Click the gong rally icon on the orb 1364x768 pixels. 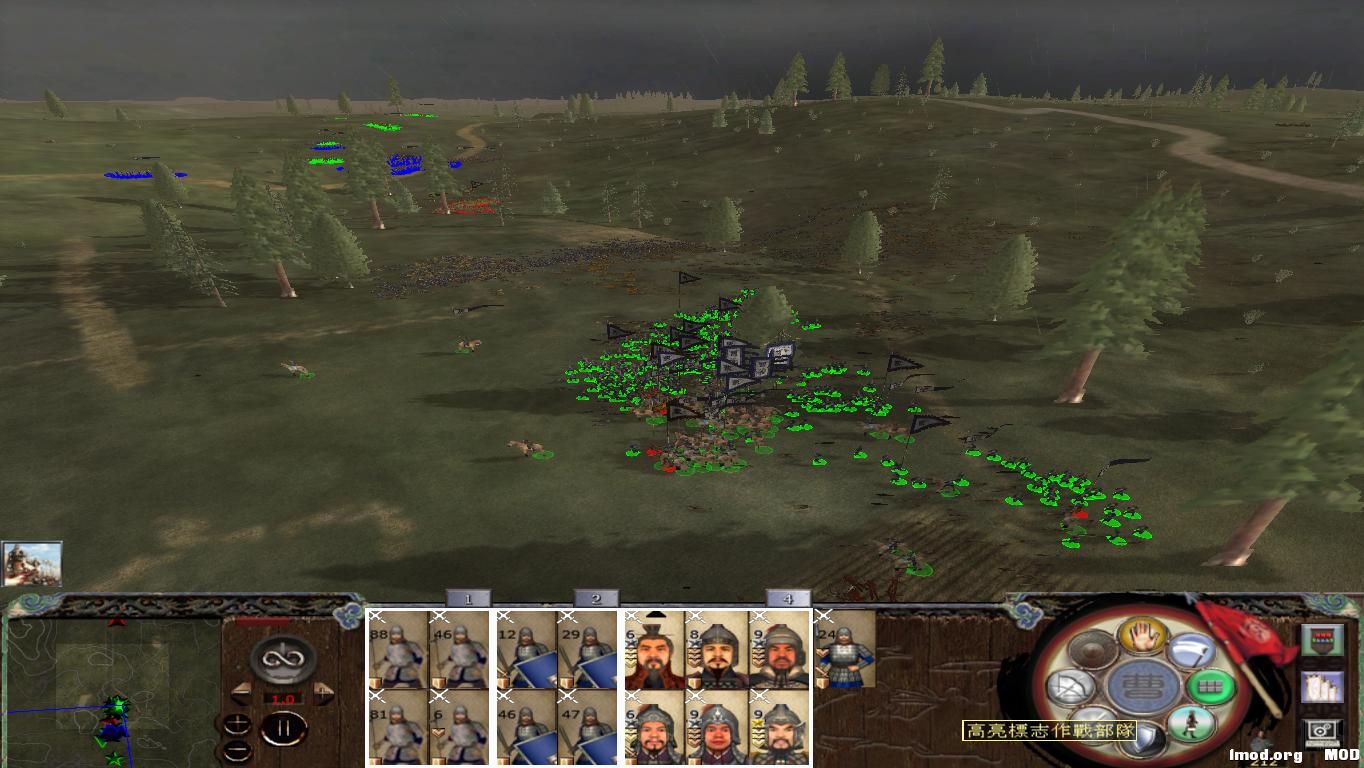pos(1092,650)
